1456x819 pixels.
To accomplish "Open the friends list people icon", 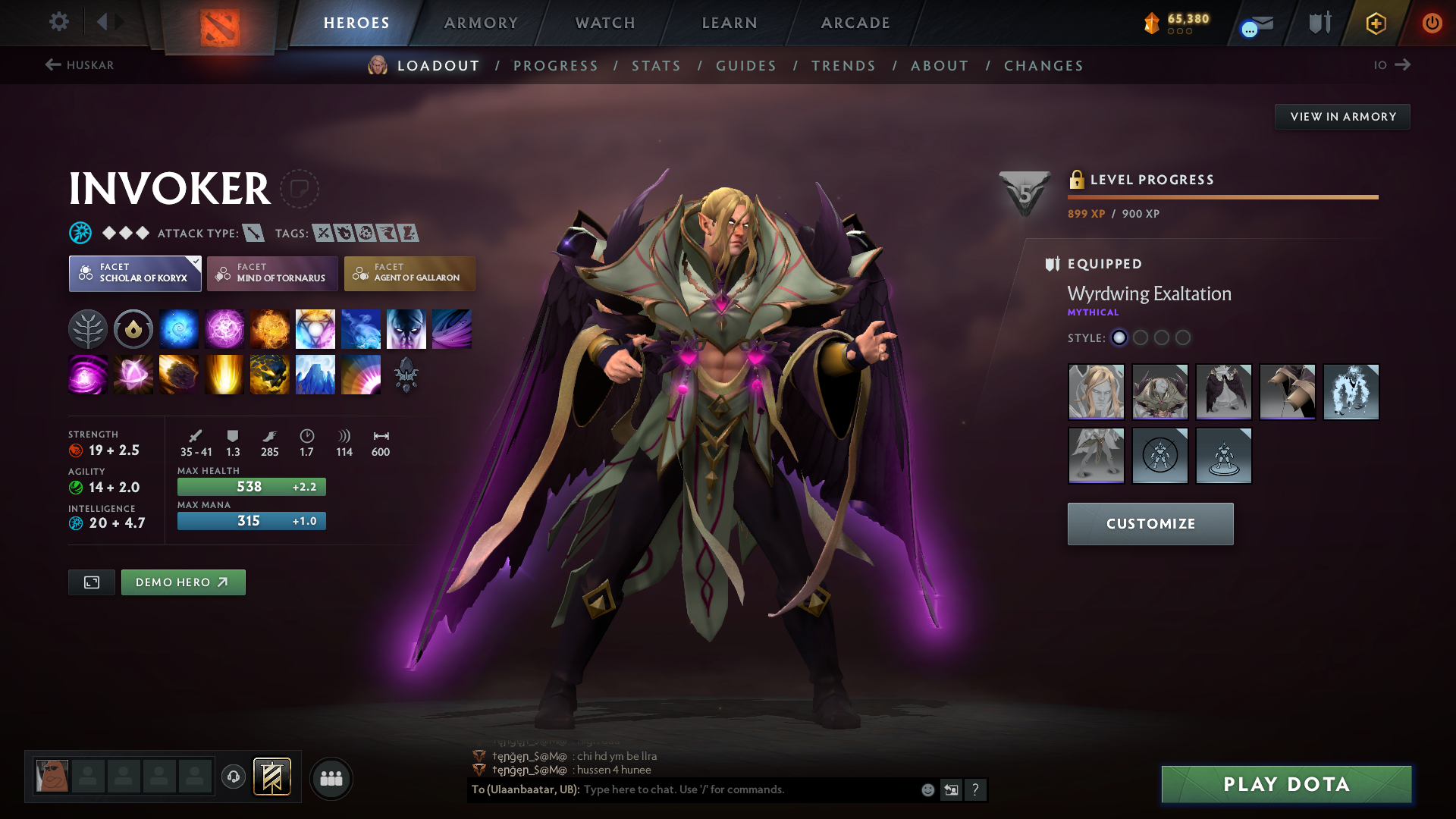I will click(331, 778).
